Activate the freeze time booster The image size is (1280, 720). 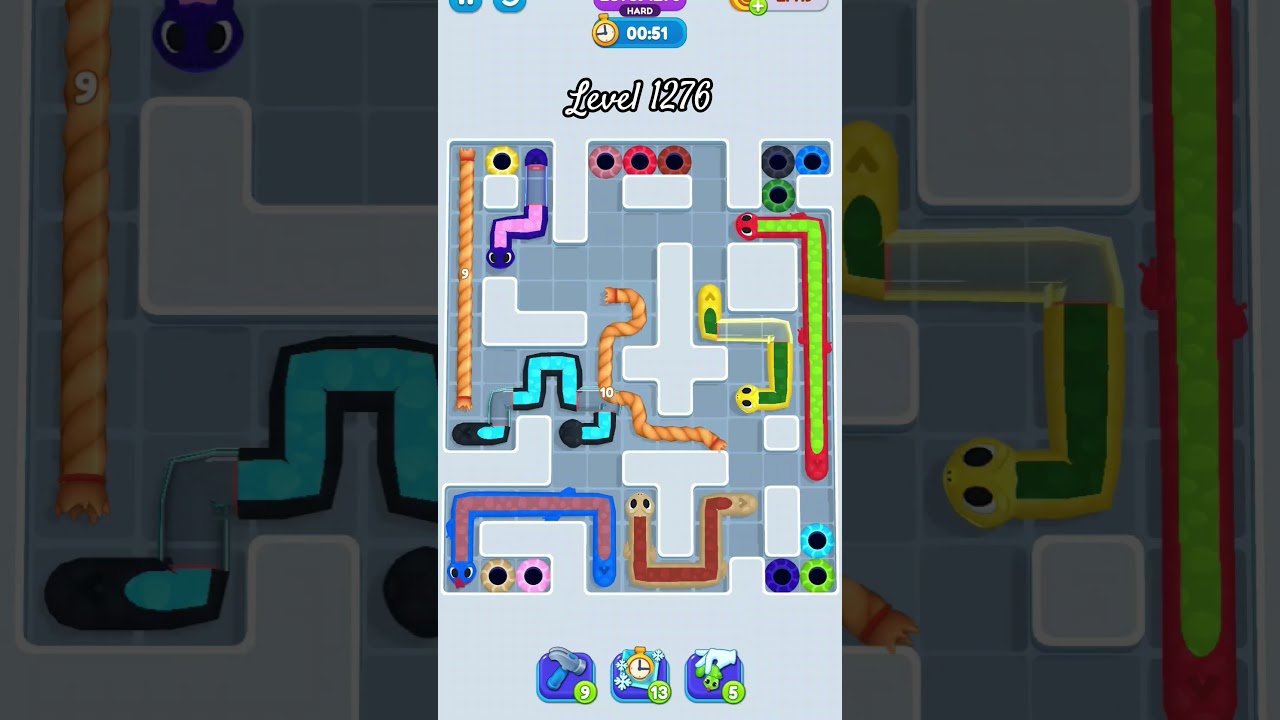(640, 675)
